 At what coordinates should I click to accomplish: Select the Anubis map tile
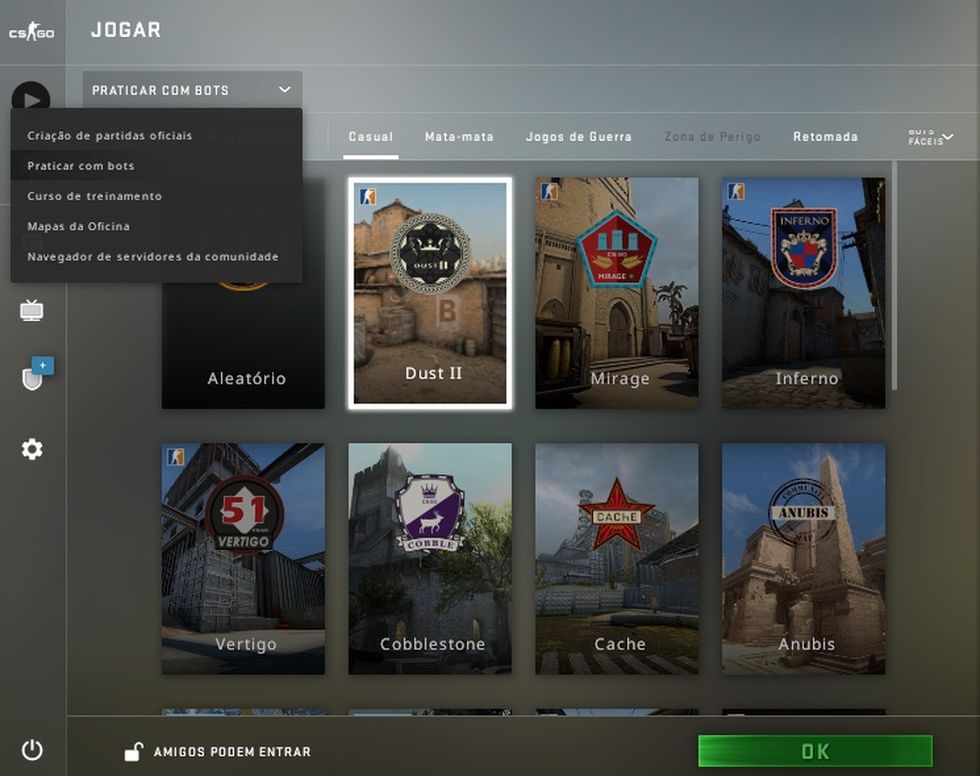coord(804,558)
